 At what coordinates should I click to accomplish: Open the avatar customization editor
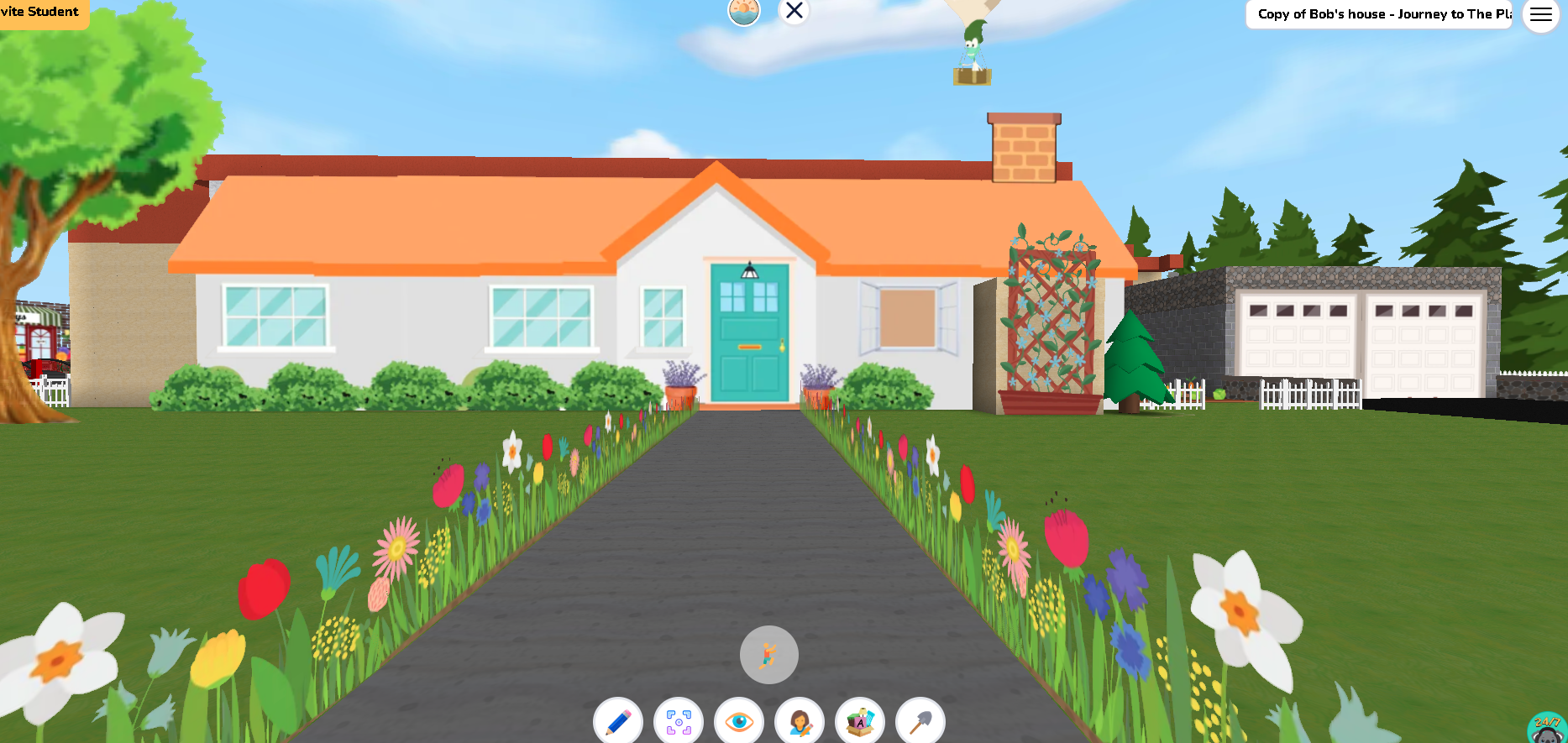799,720
